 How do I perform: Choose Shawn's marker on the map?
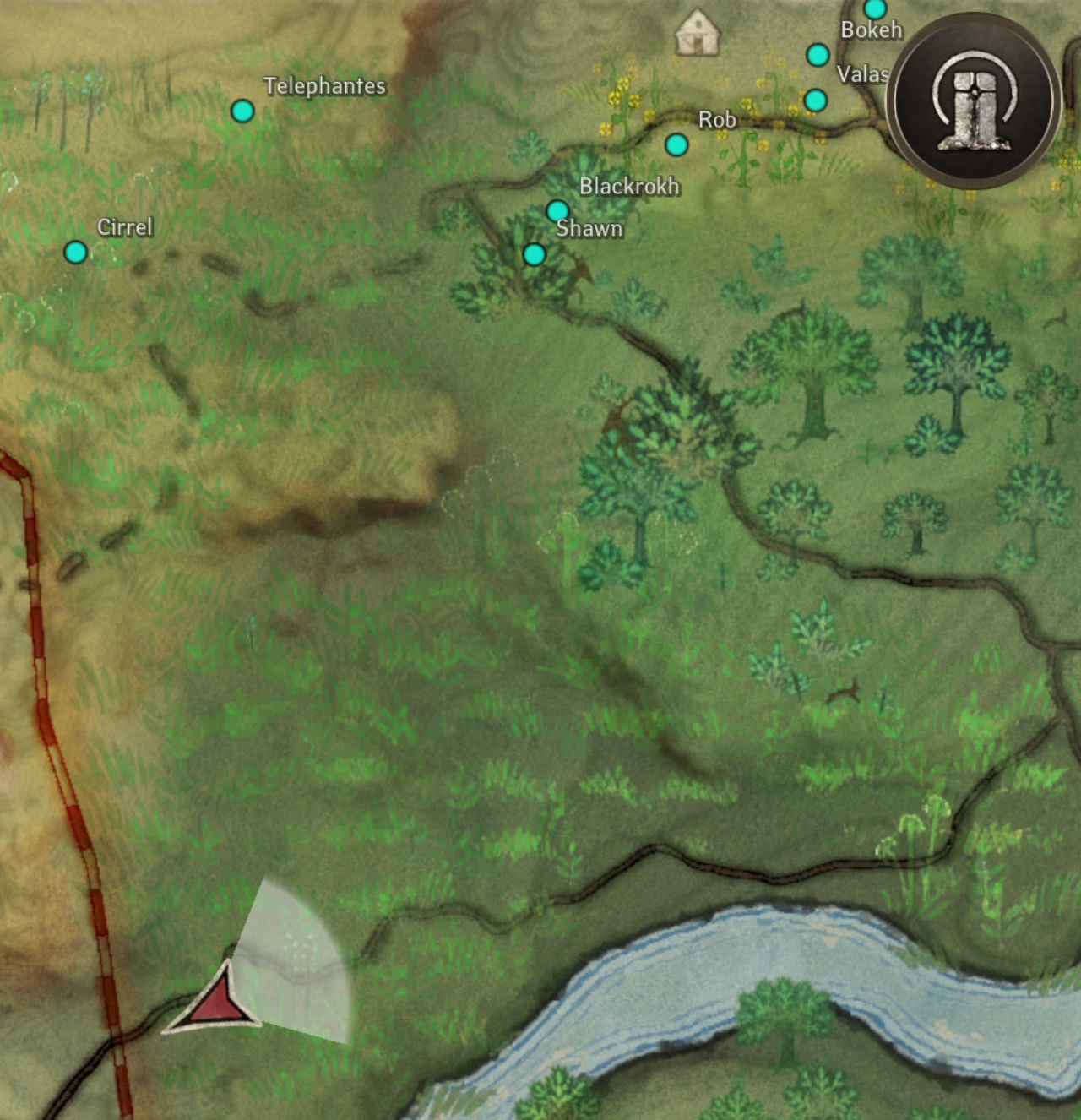point(534,253)
